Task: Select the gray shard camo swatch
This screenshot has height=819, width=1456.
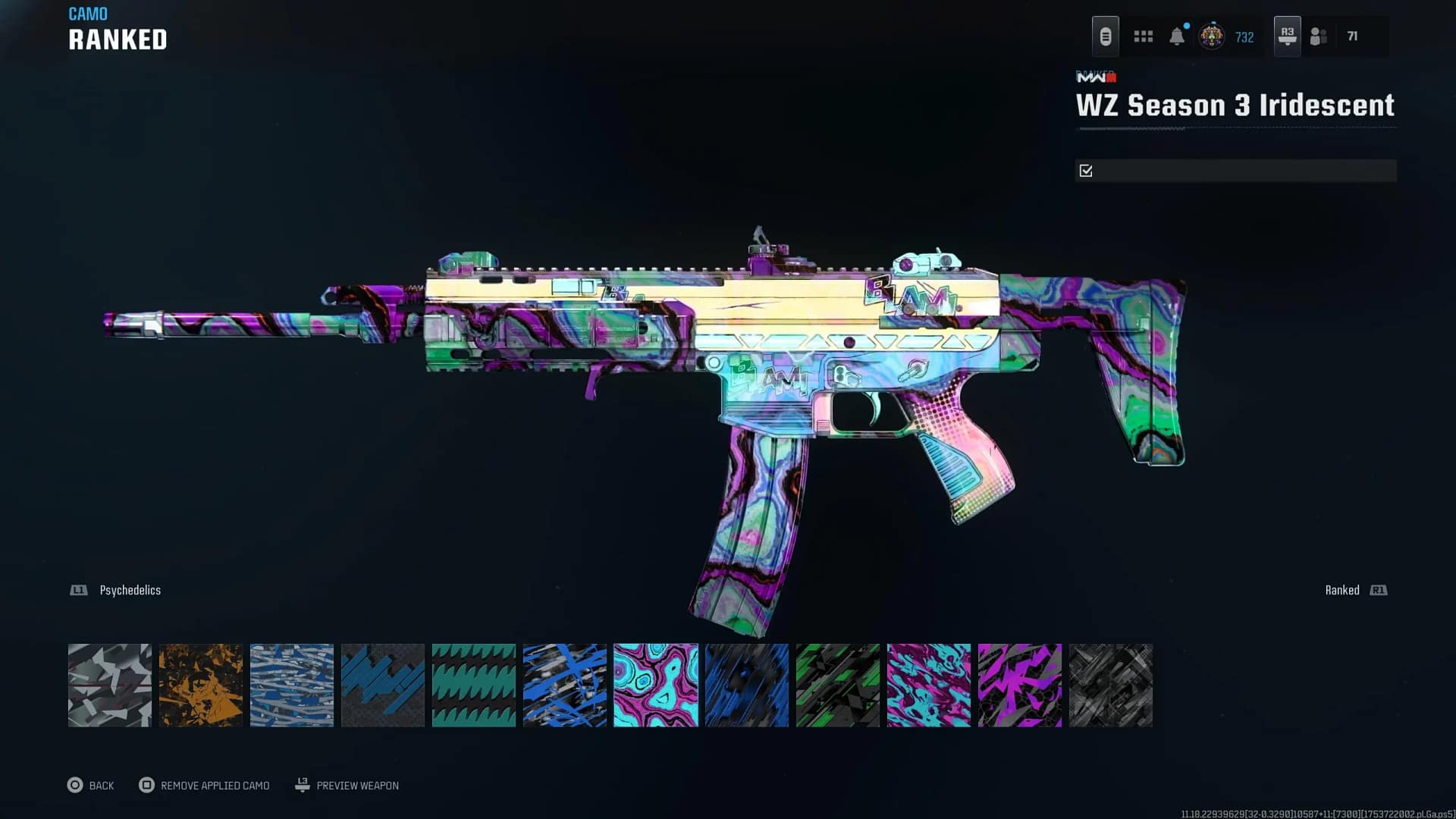Action: (110, 686)
